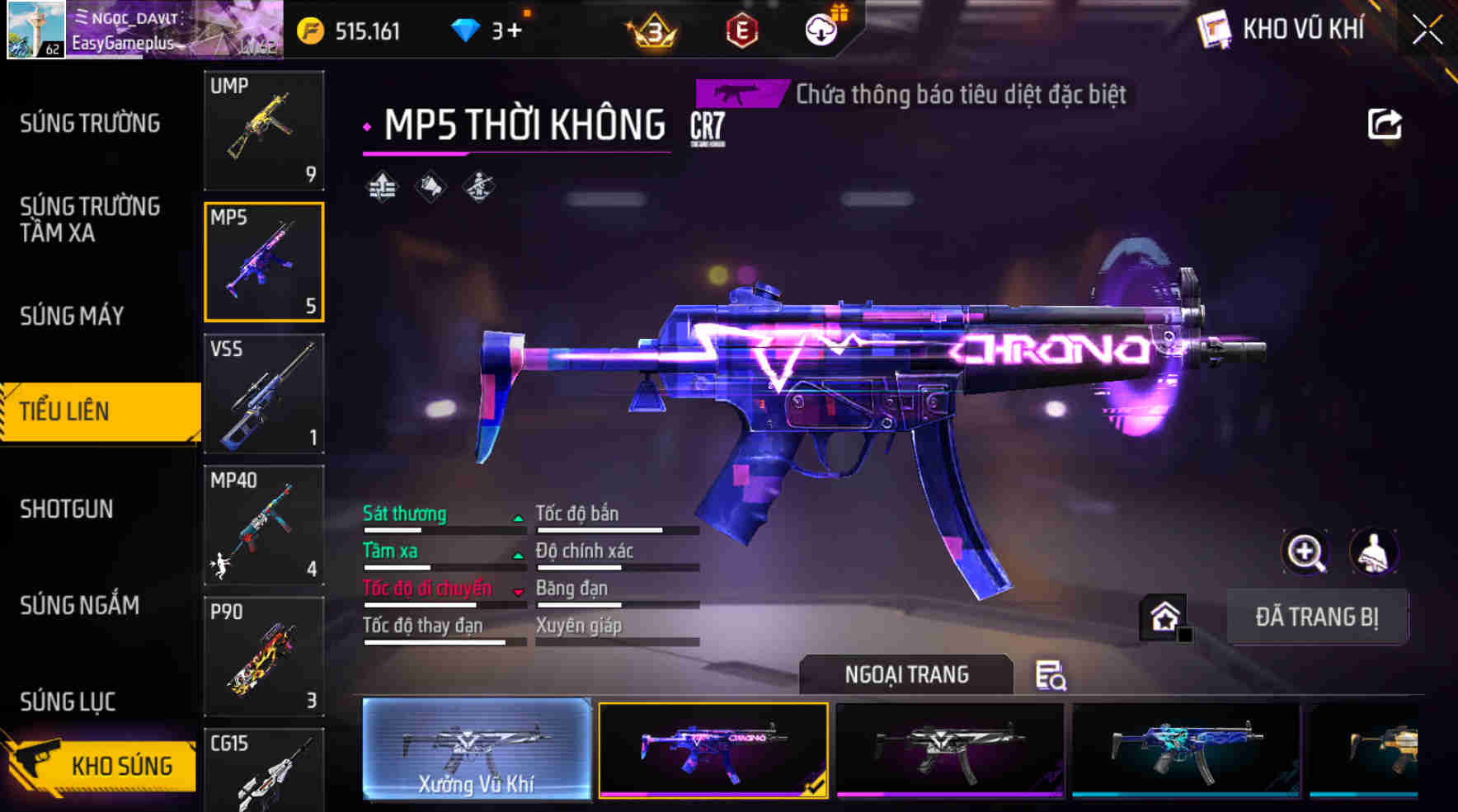Click the stat-boost arrow attribute icon

coord(382,185)
